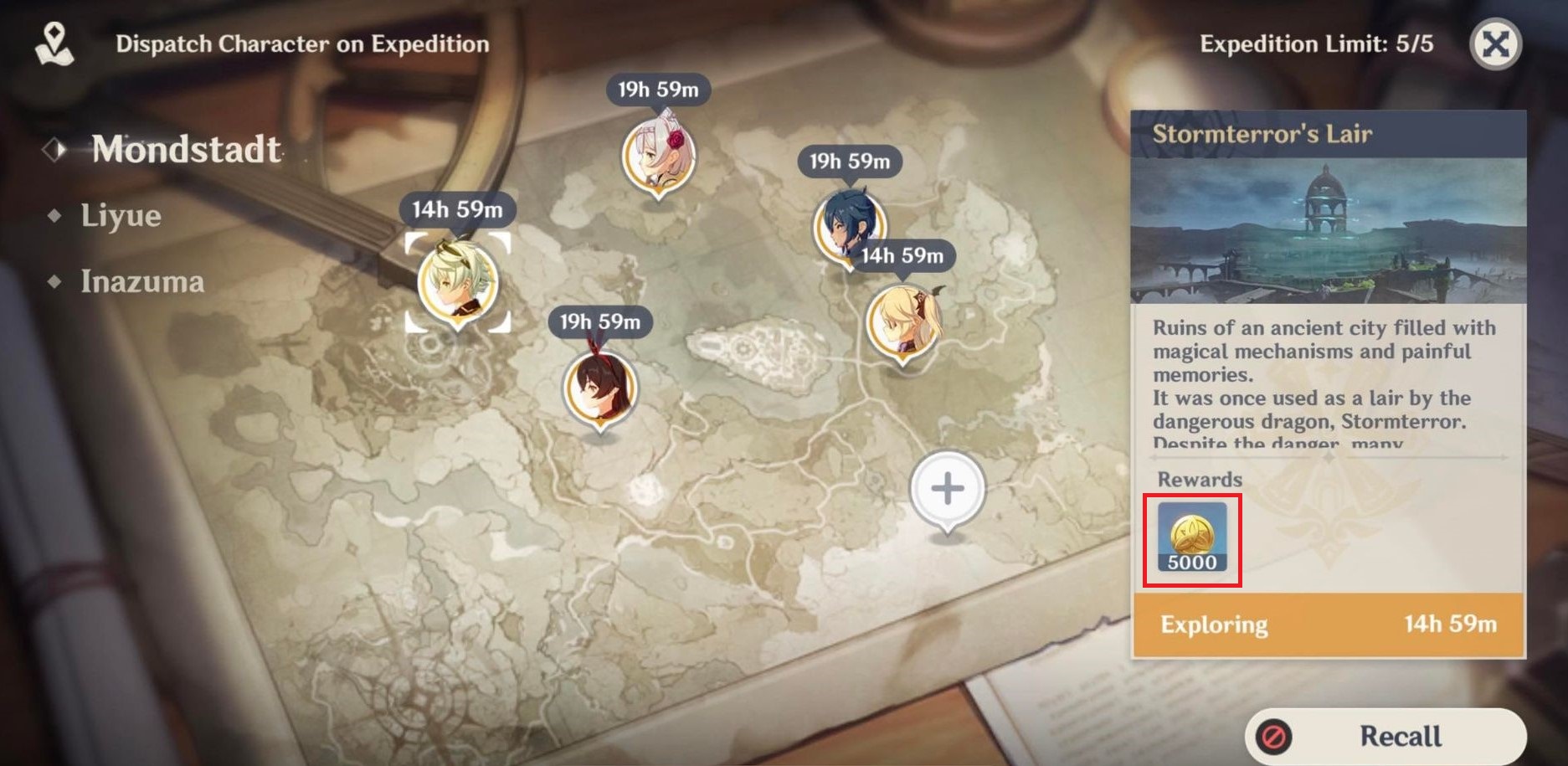This screenshot has height=766, width=1568.
Task: Switch to the Mondstadt region
Action: 186,150
